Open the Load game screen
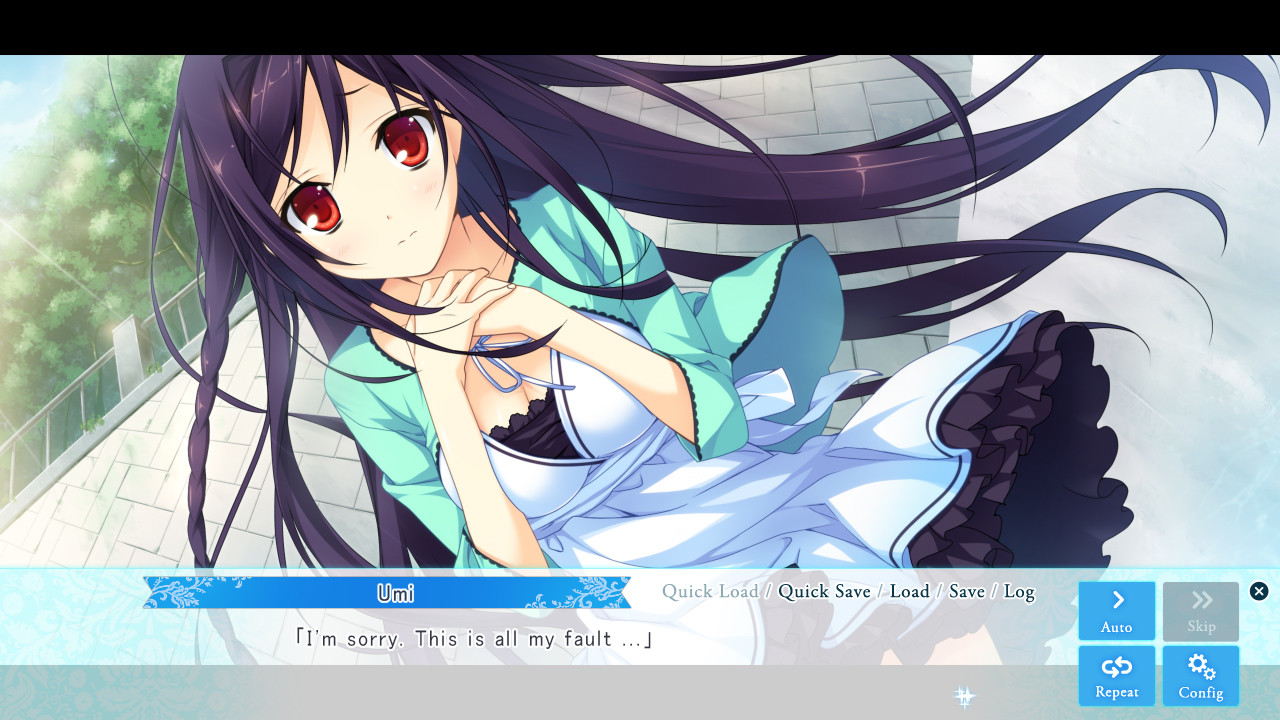This screenshot has height=720, width=1280. click(x=909, y=591)
